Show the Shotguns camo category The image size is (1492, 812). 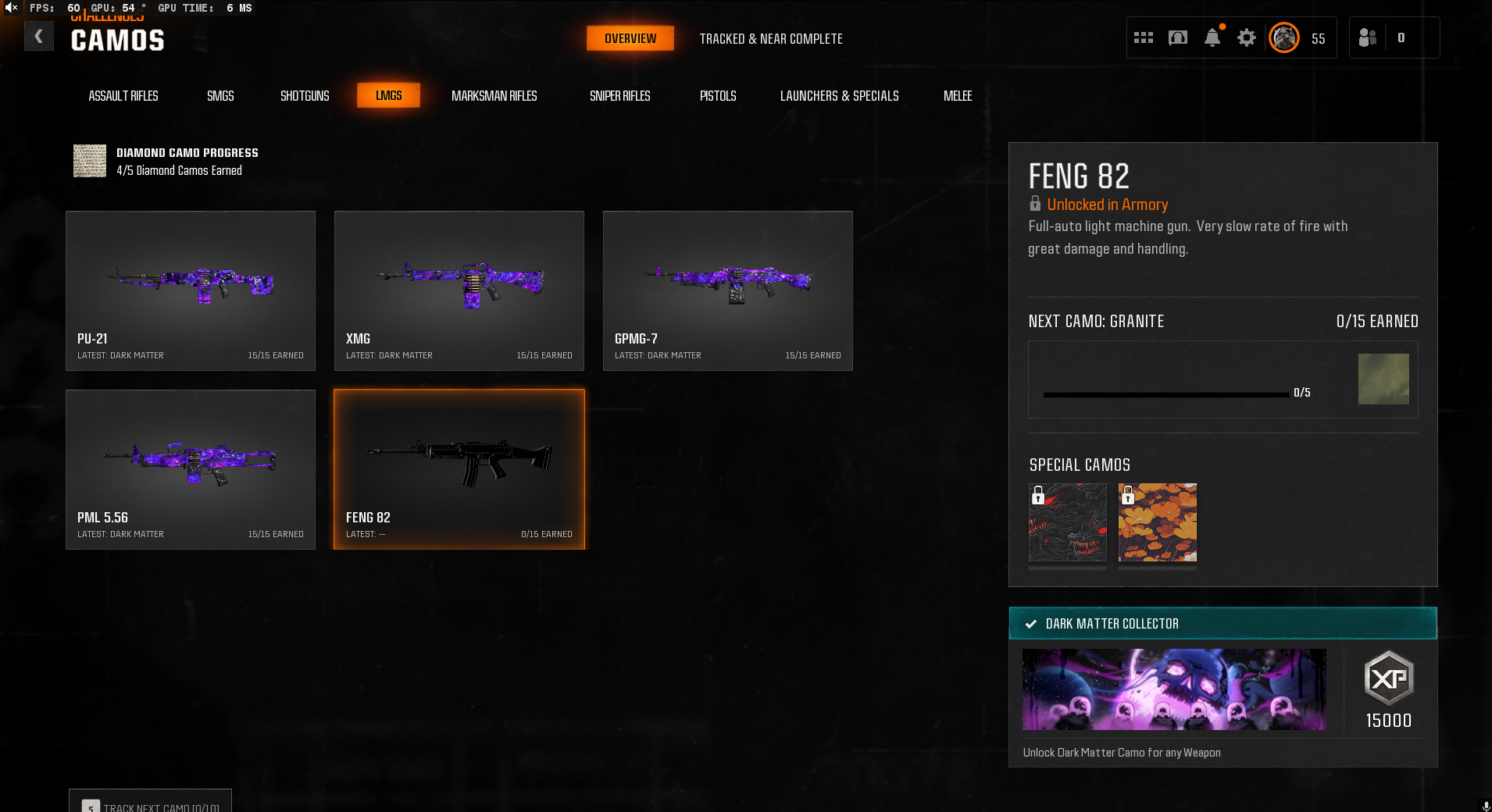(x=305, y=96)
